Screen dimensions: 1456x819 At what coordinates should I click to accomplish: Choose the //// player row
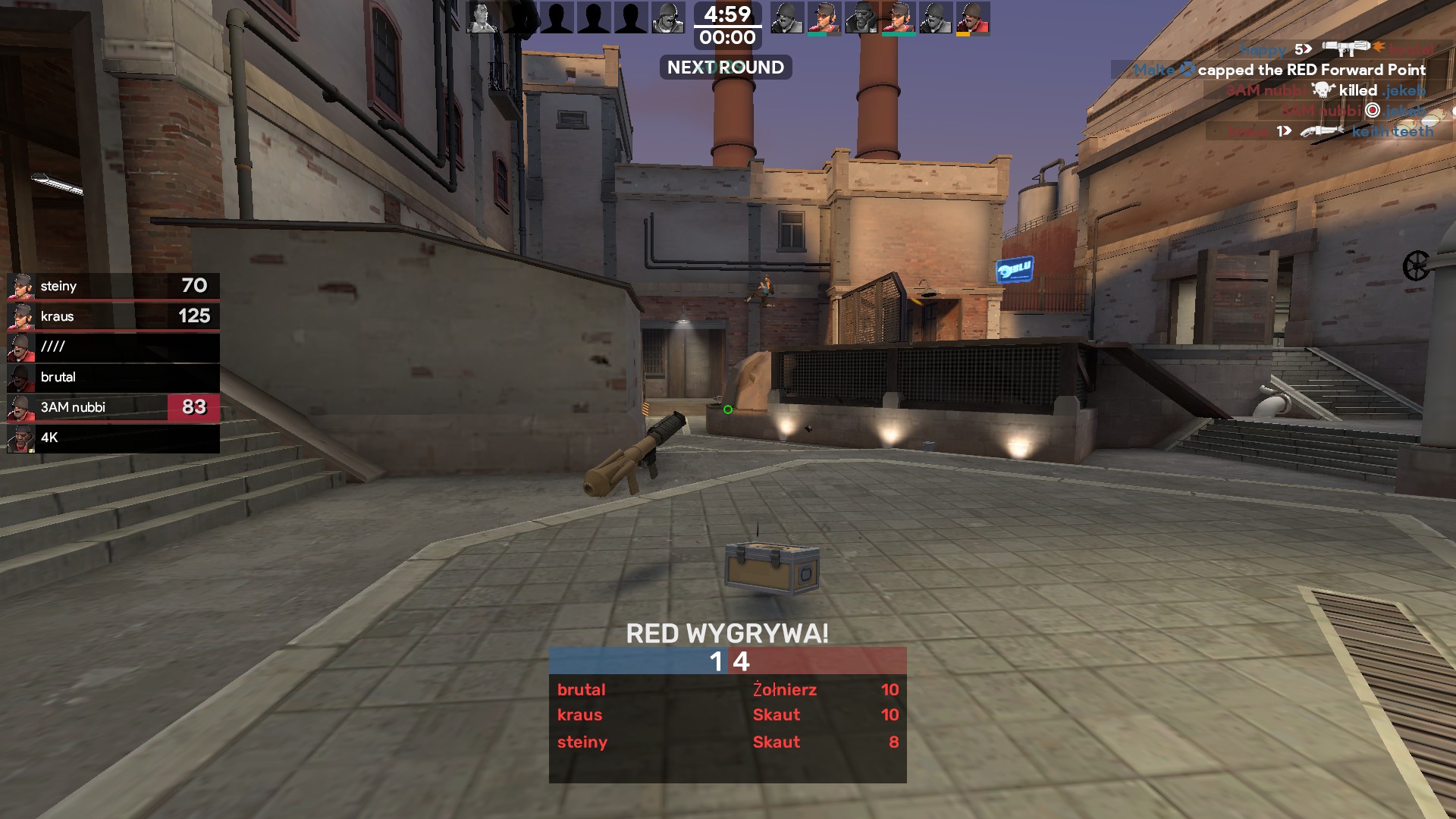pos(114,347)
